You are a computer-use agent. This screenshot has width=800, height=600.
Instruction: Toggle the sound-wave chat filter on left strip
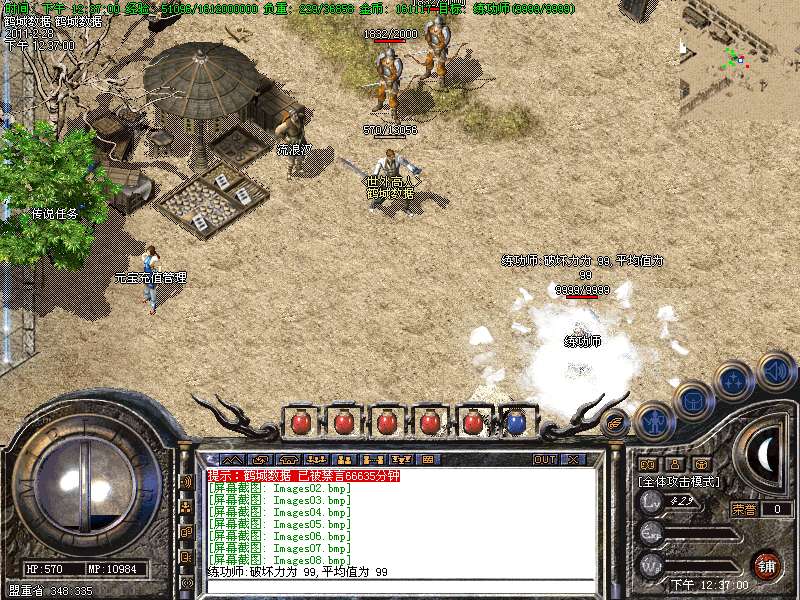(186, 482)
